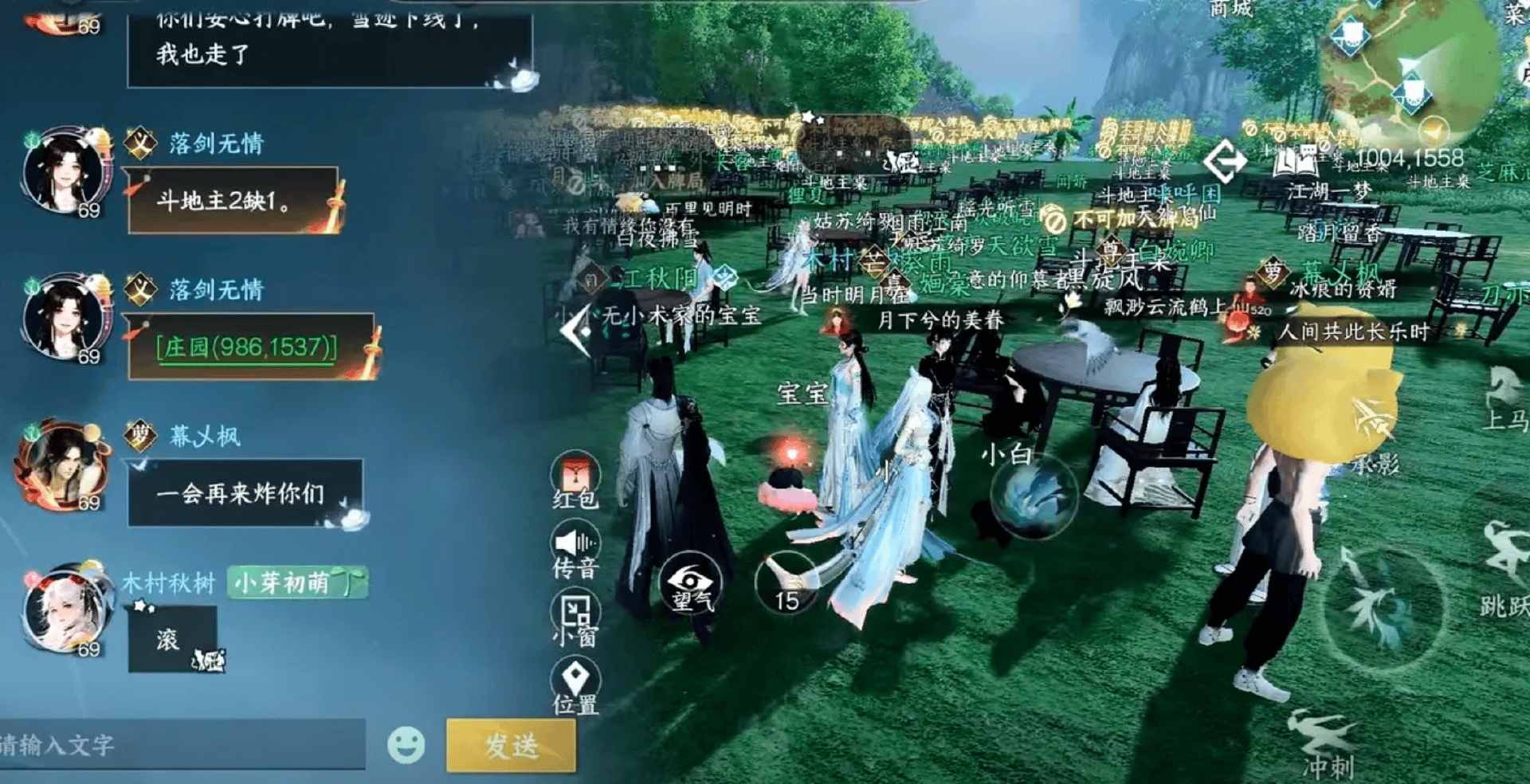Activate the skill showing 15 cooldown
The width and height of the screenshot is (1530, 784).
pyautogui.click(x=787, y=582)
